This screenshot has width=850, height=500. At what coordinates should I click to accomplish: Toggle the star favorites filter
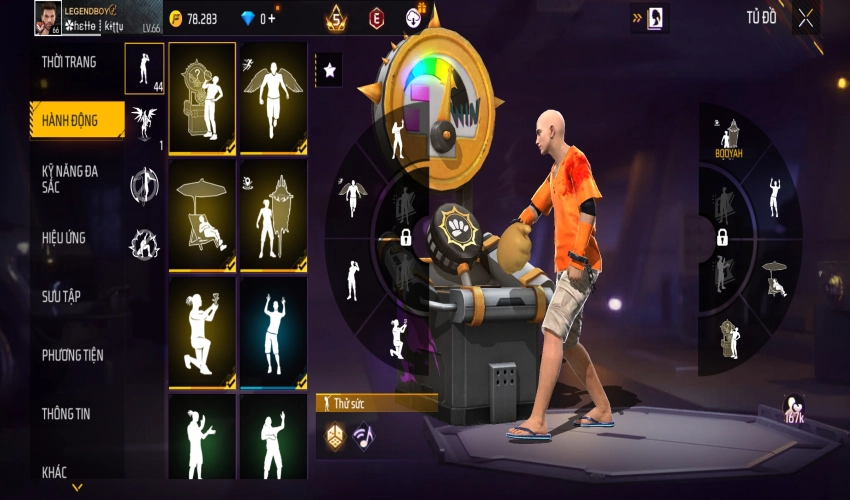(x=328, y=70)
